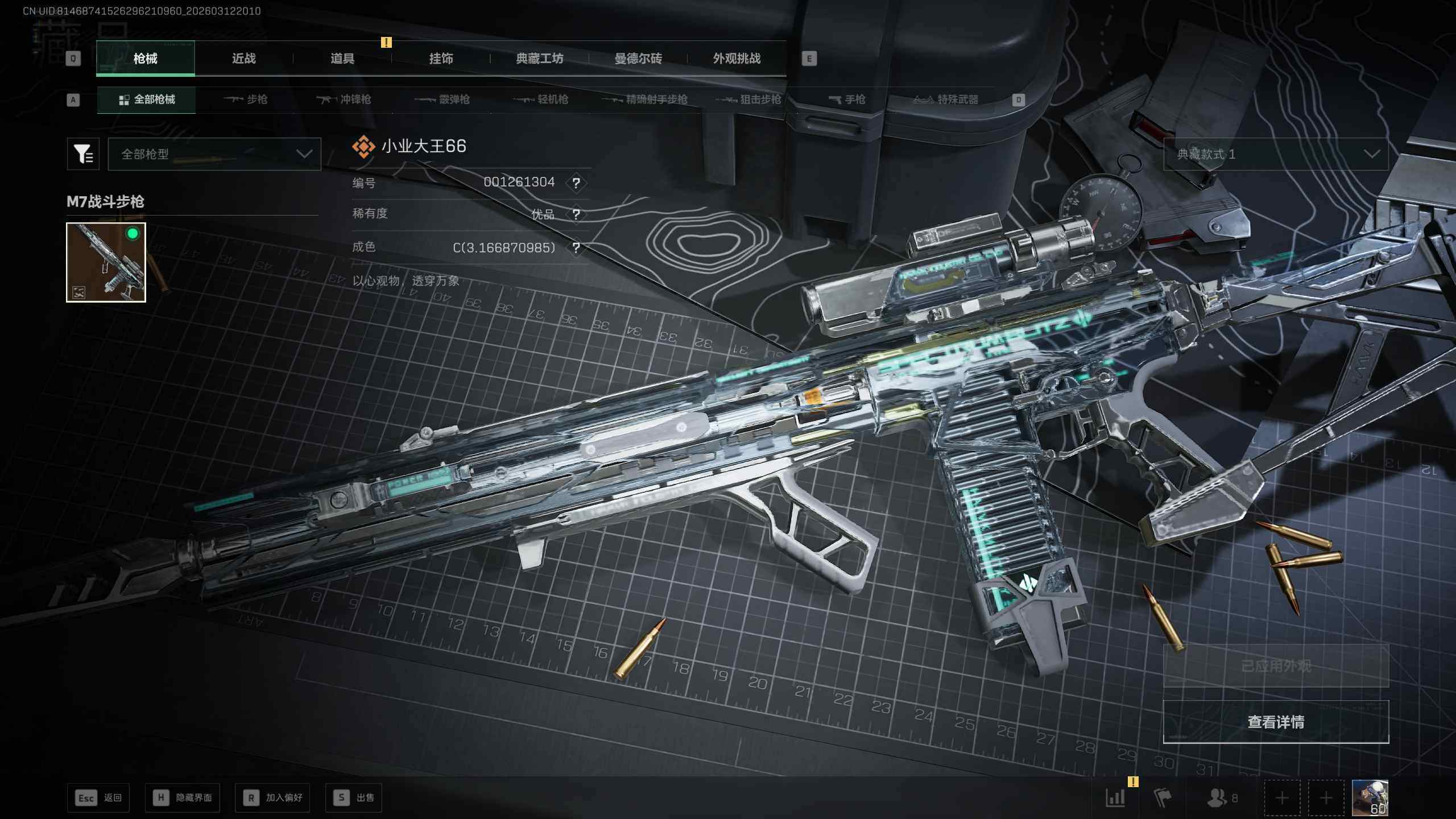This screenshot has height=819, width=1456.
Task: Show only 冲锋枪 submachine guns
Action: pyautogui.click(x=344, y=100)
